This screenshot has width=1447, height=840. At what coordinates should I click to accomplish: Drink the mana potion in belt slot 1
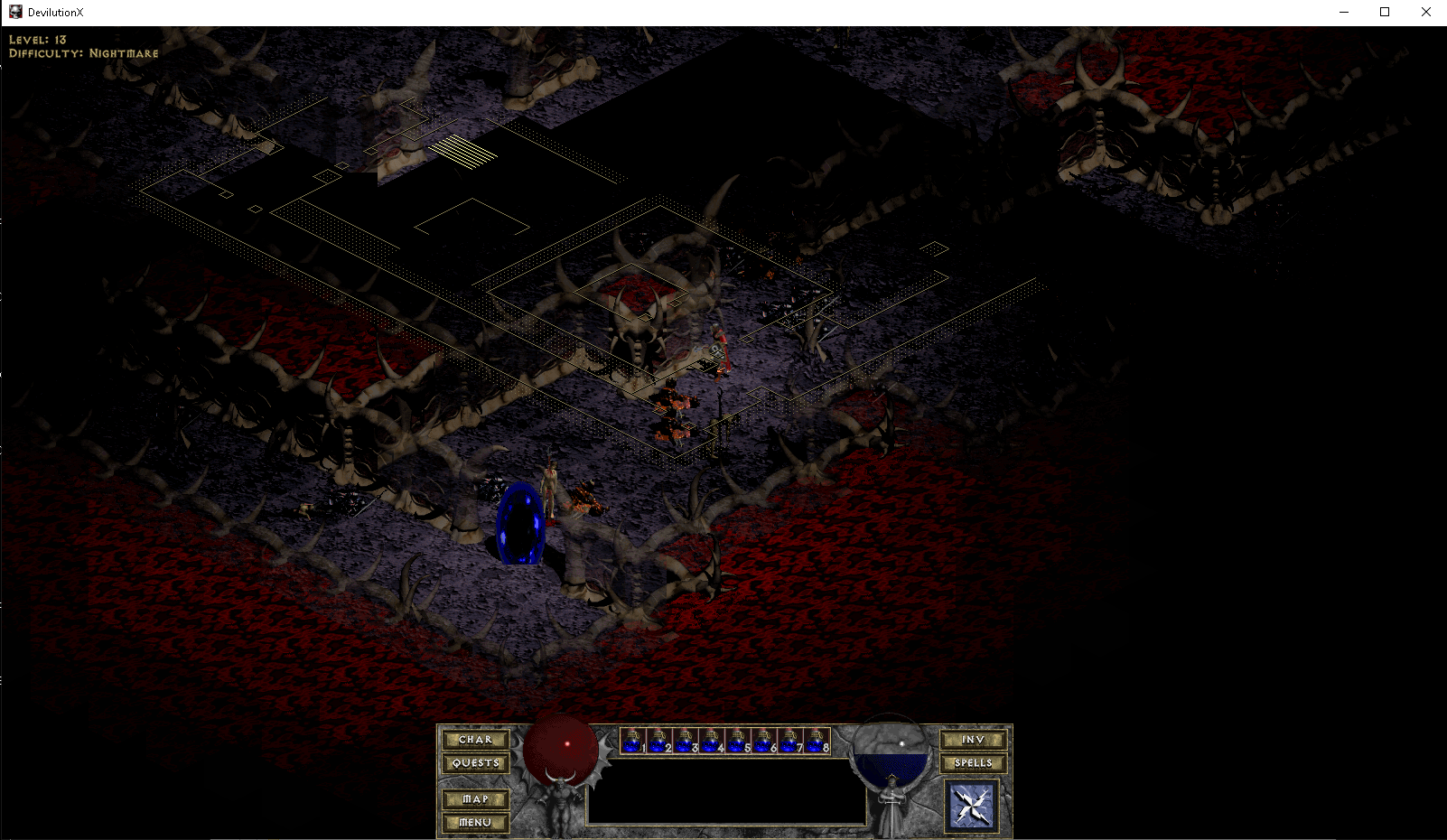coord(632,741)
